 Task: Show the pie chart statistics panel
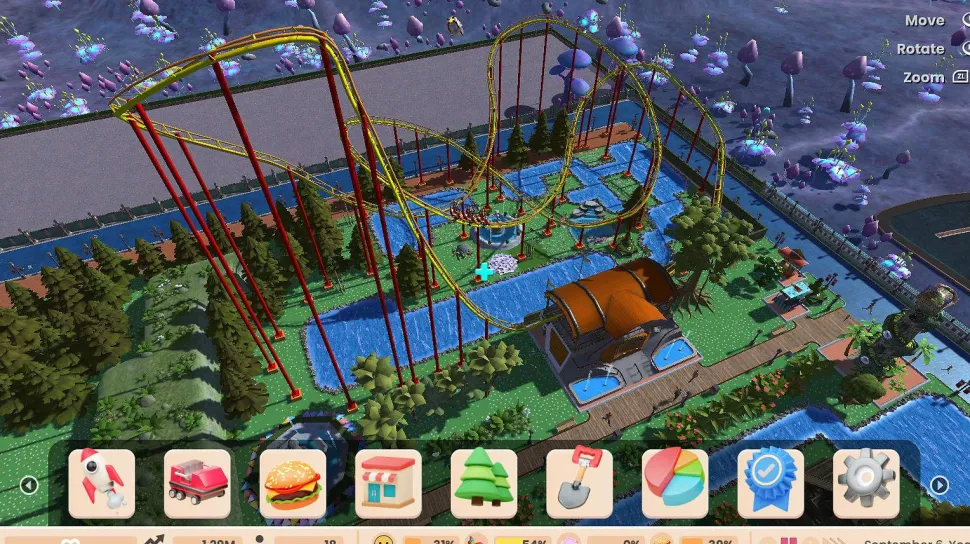click(675, 483)
